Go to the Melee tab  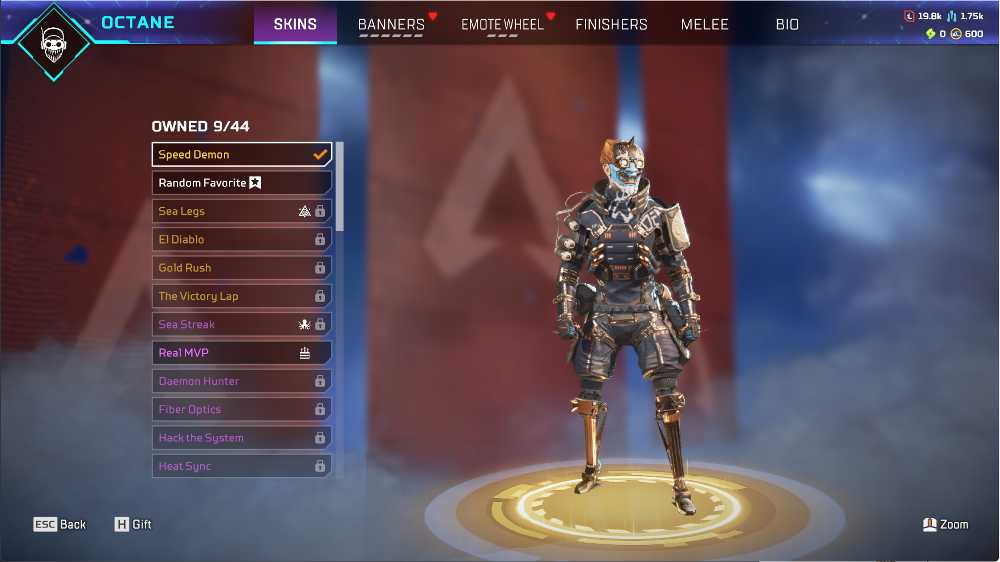pos(705,24)
